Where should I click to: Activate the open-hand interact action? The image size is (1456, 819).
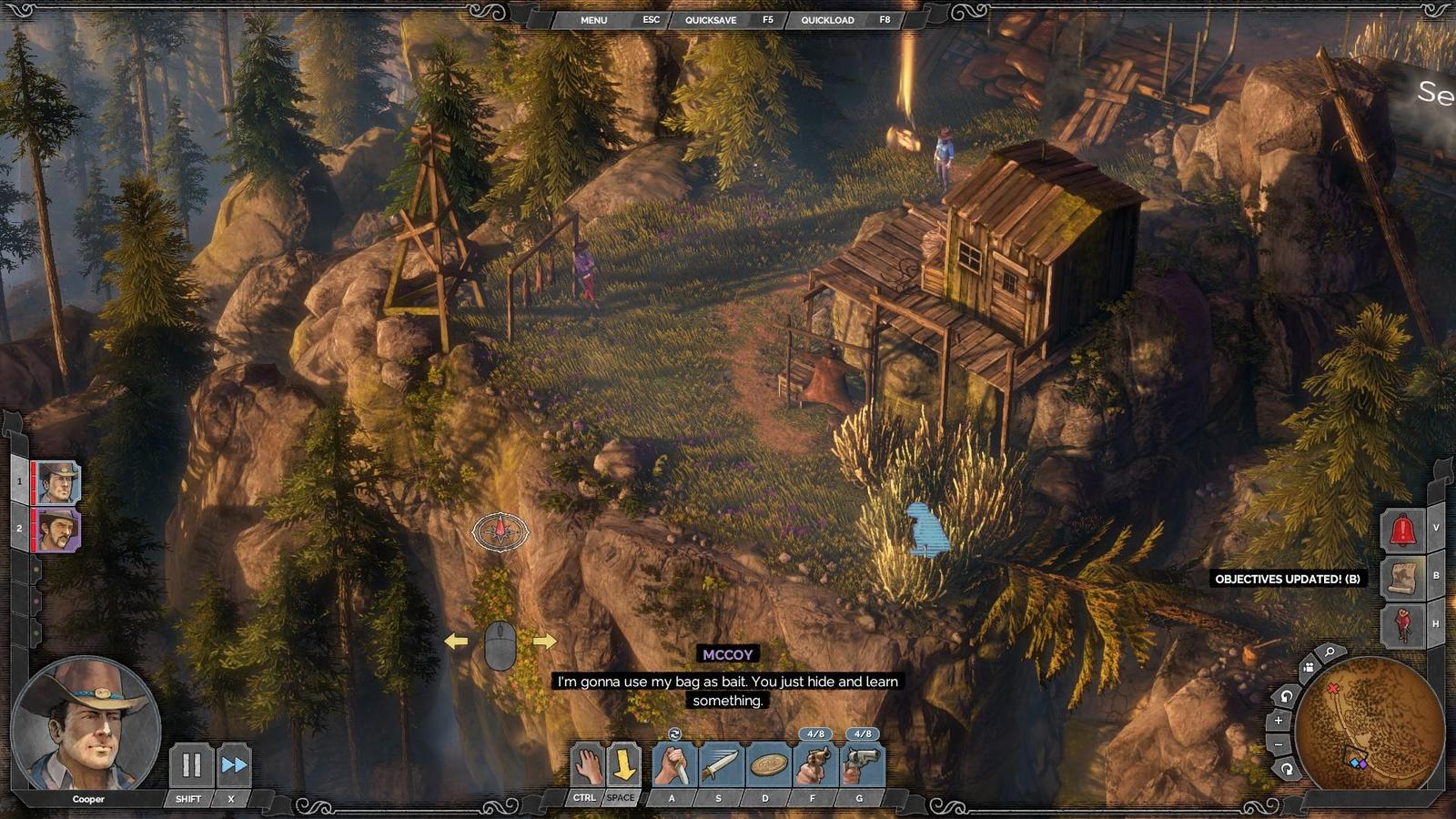[588, 765]
